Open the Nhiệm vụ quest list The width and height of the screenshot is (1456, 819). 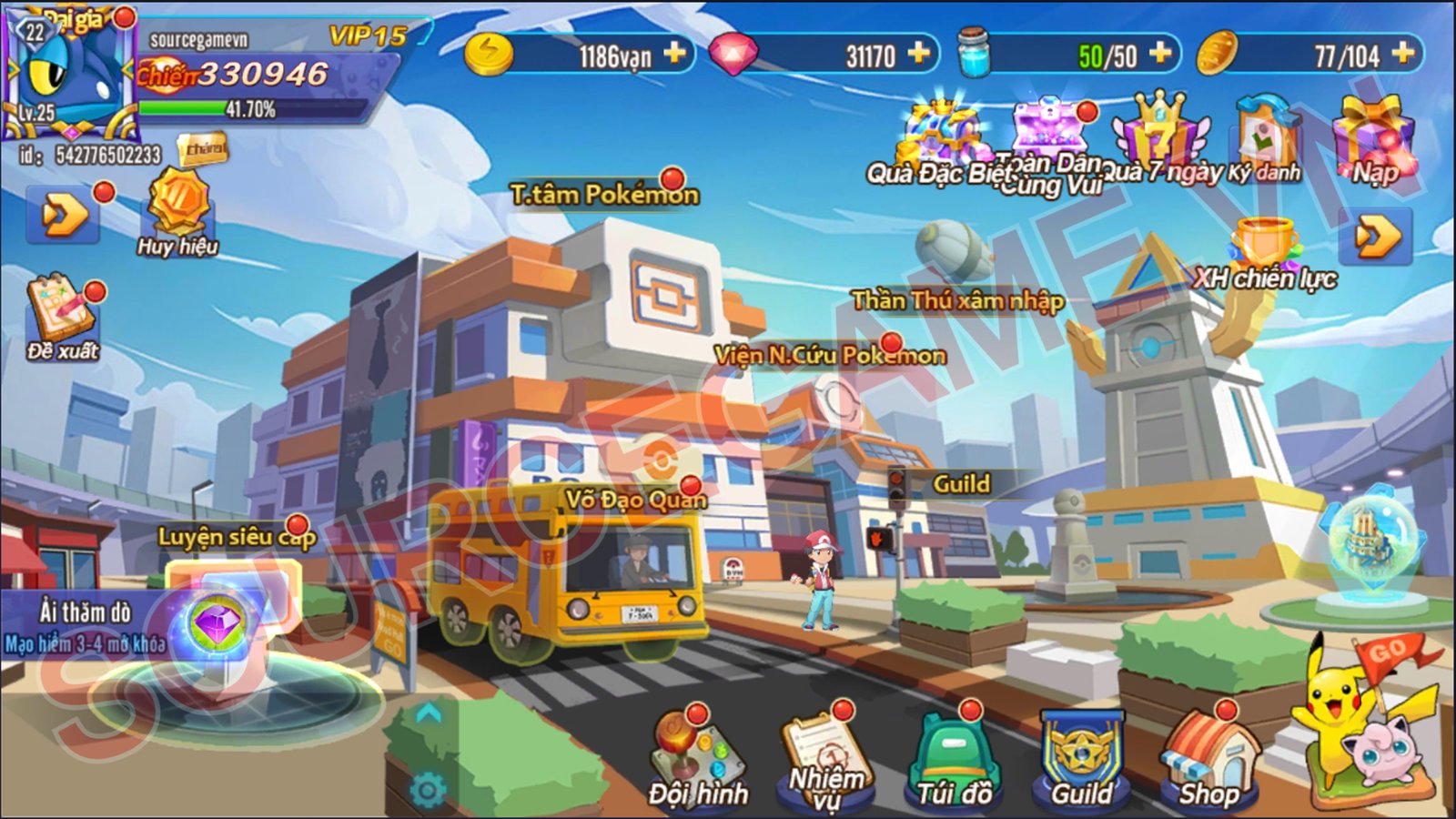pyautogui.click(x=826, y=760)
